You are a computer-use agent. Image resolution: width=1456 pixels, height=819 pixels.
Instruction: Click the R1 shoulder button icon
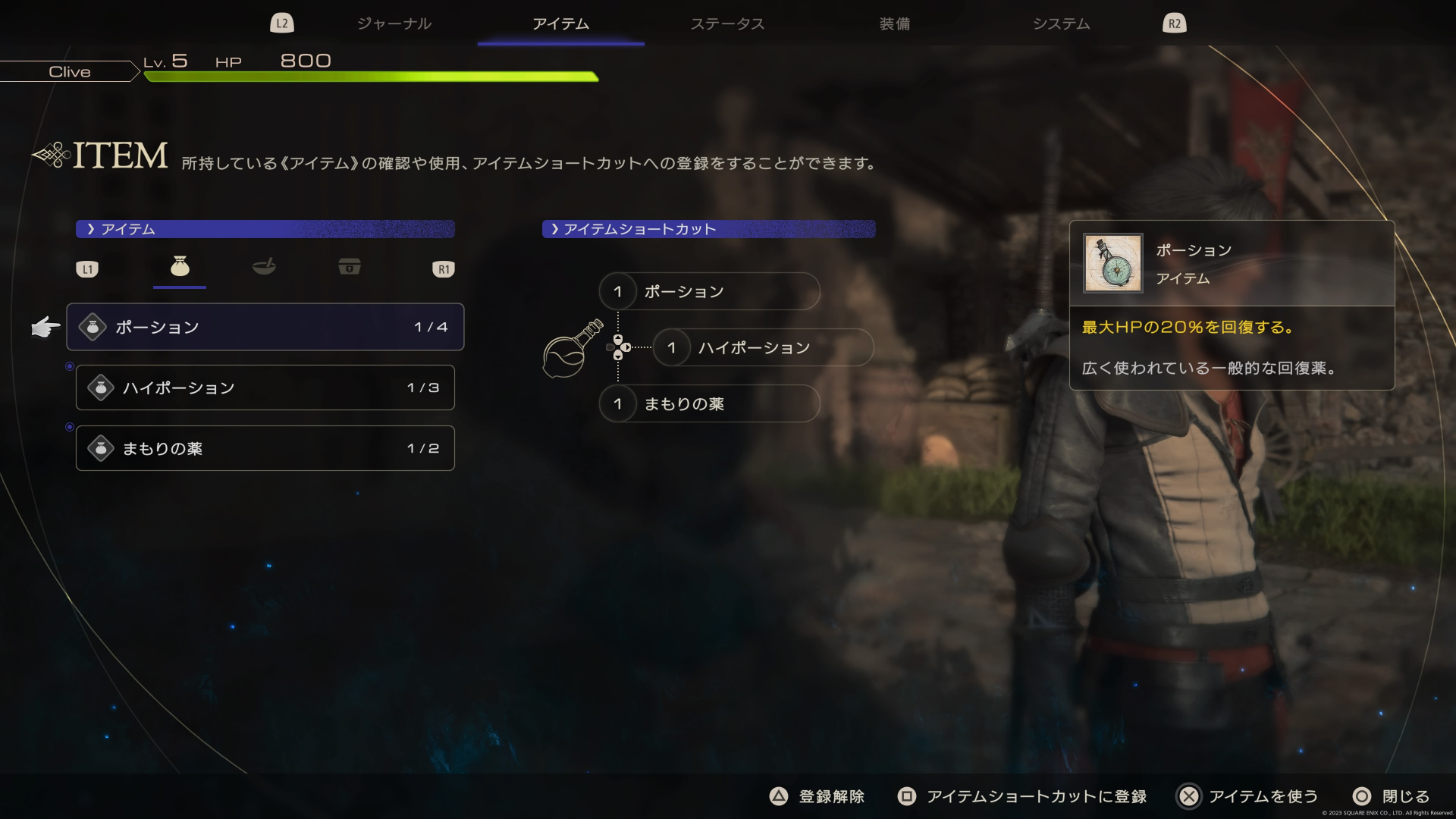click(444, 268)
